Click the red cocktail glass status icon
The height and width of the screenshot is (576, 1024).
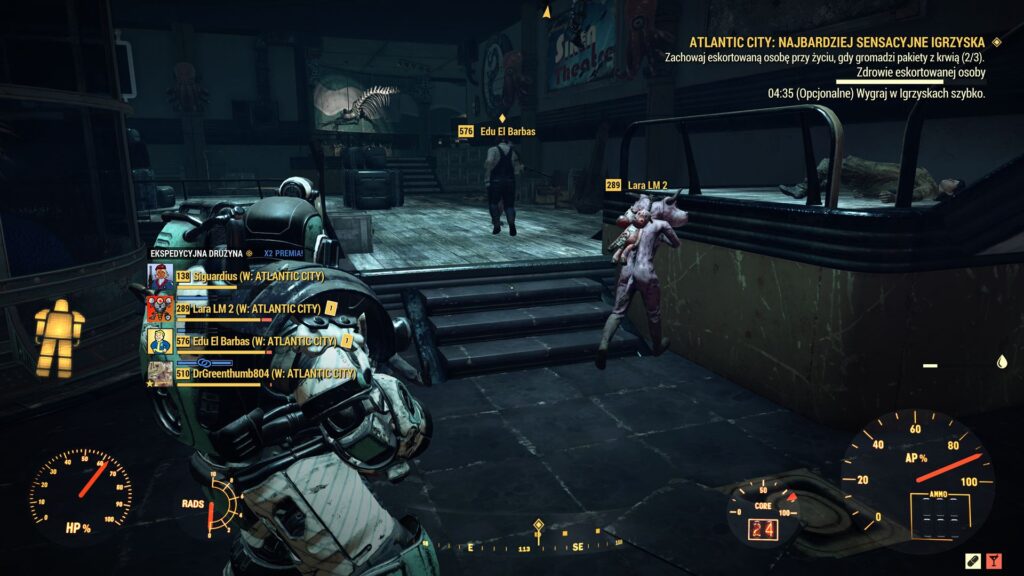[995, 559]
